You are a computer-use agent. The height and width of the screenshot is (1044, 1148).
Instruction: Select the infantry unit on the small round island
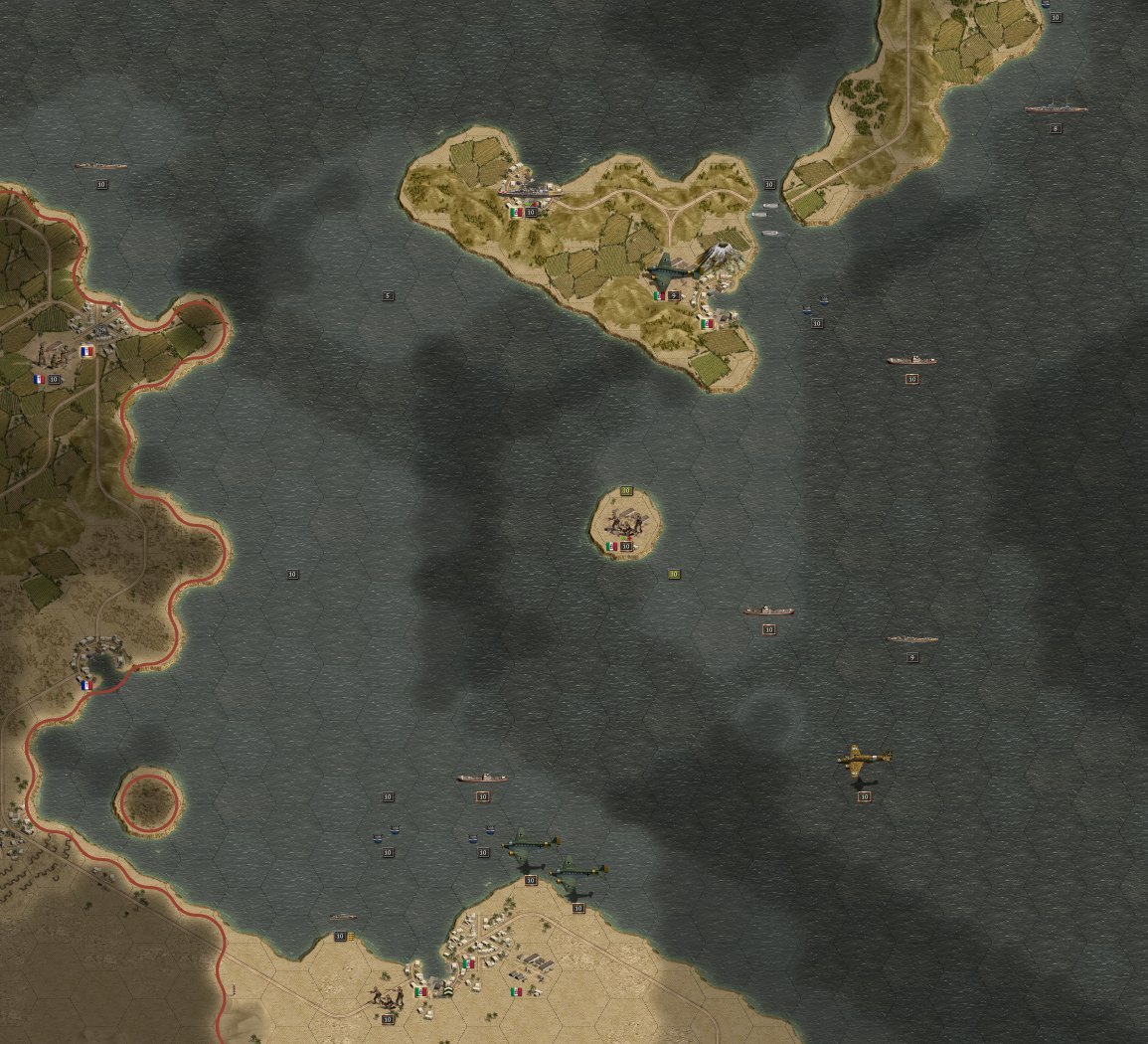tap(626, 521)
